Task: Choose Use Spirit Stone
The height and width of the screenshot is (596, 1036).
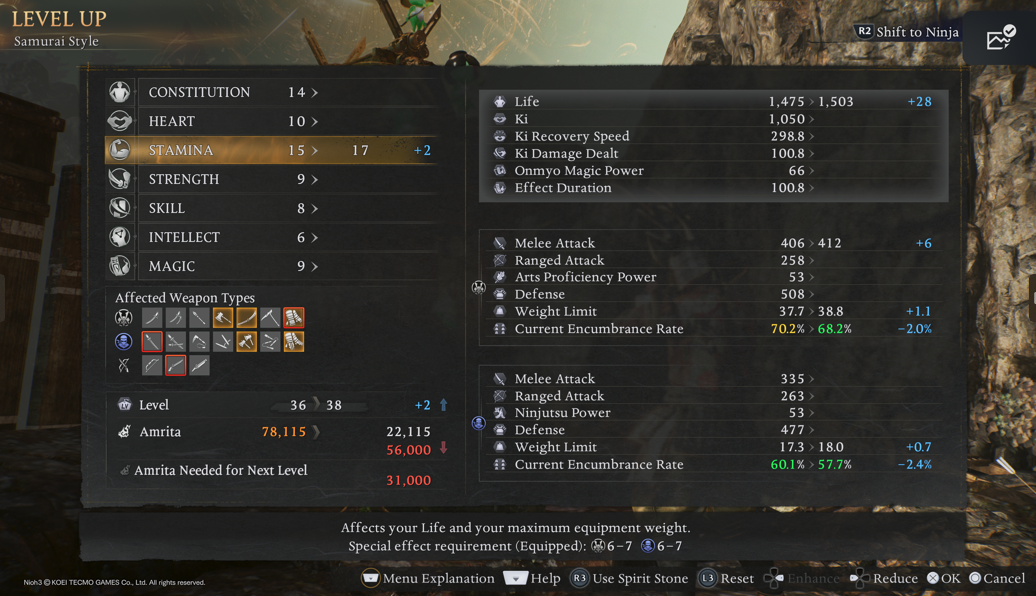Action: click(x=629, y=578)
